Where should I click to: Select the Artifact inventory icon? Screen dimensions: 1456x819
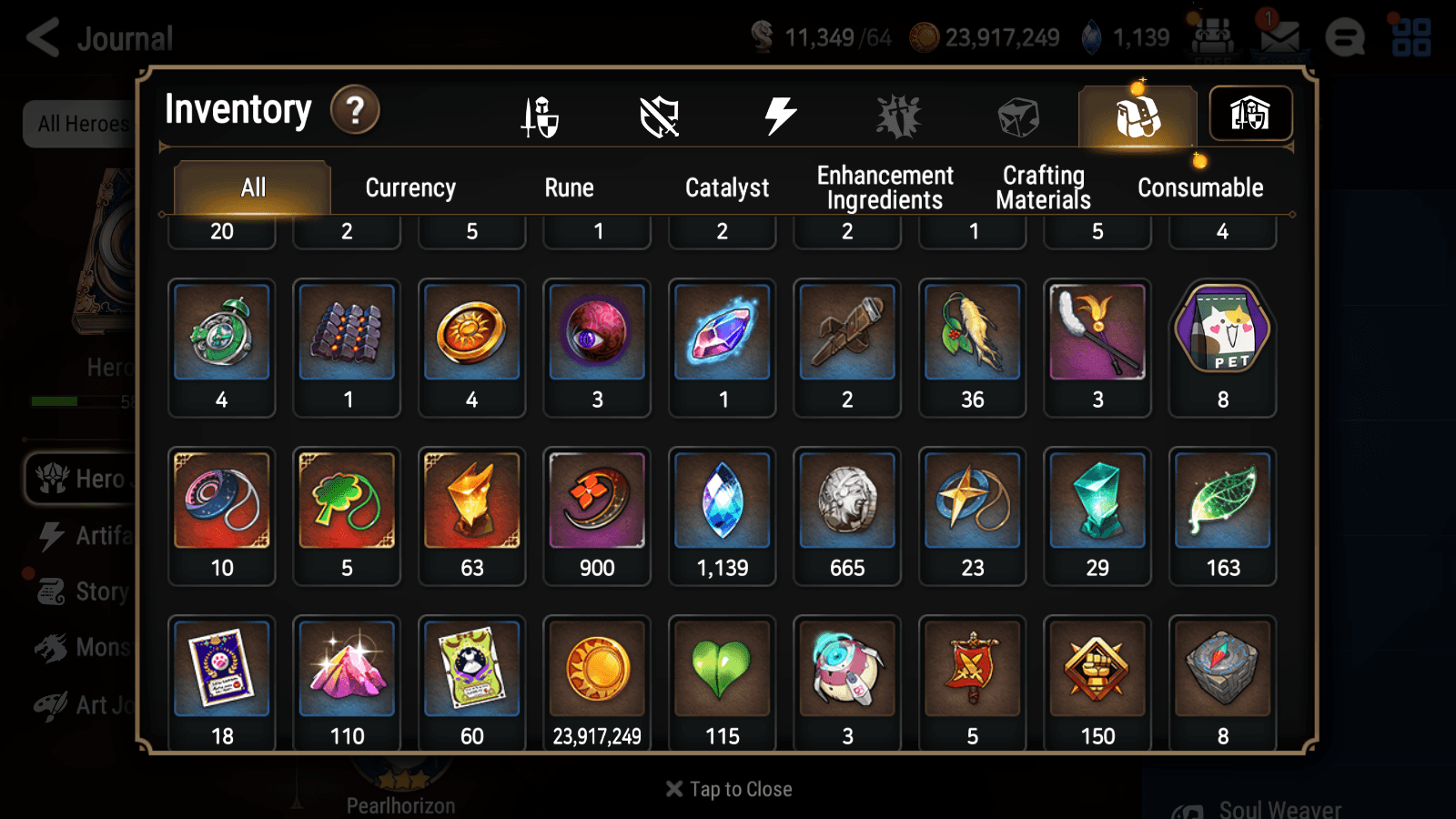660,116
